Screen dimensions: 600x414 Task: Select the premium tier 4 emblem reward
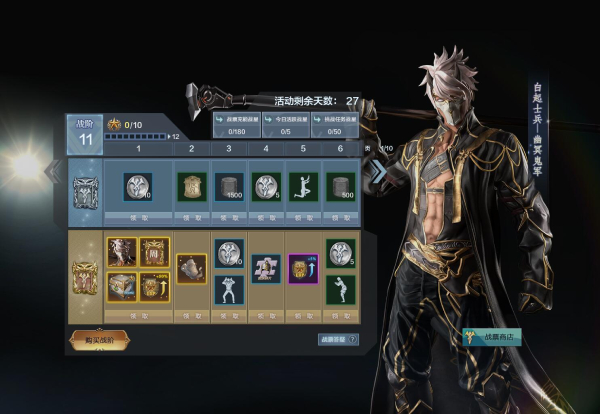pyautogui.click(x=265, y=268)
